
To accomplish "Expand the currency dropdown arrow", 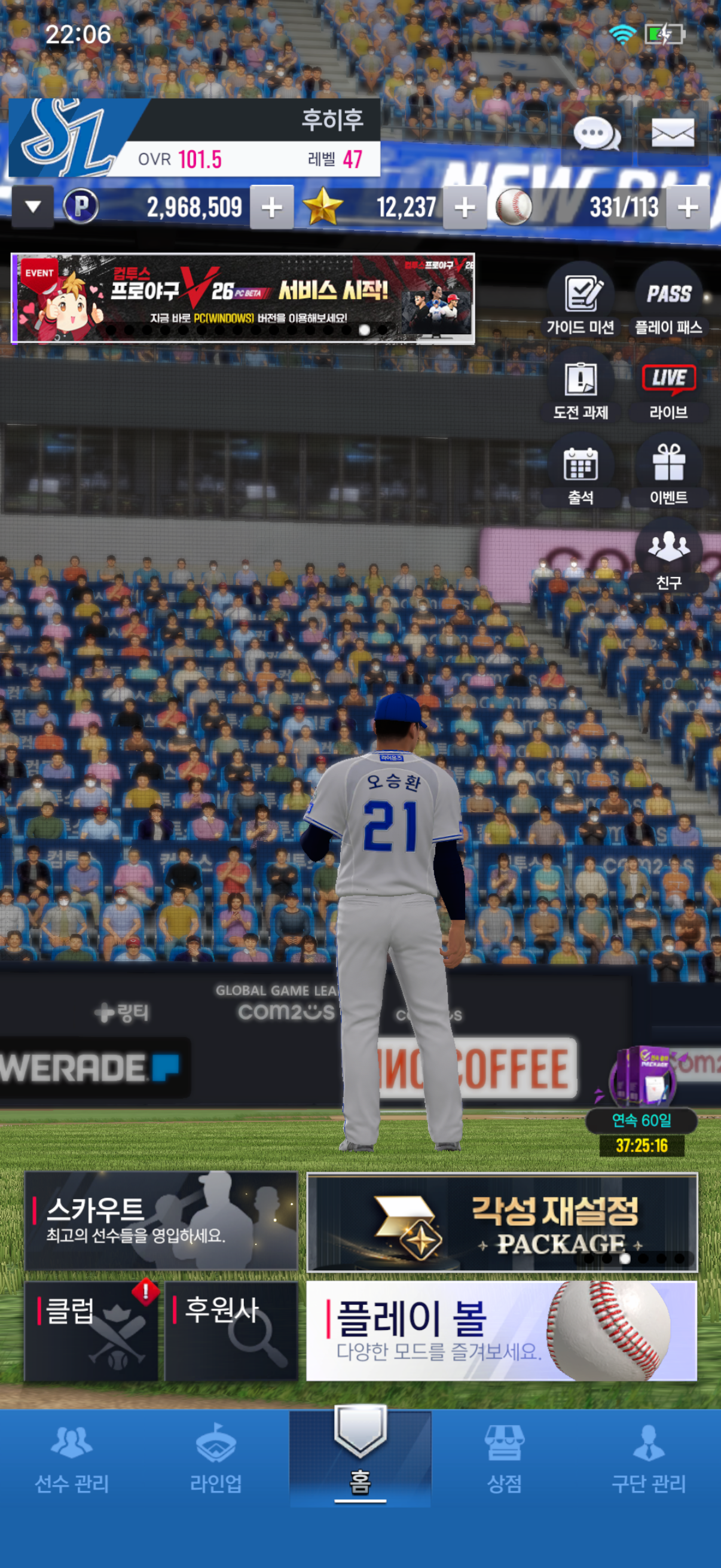I will tap(33, 207).
